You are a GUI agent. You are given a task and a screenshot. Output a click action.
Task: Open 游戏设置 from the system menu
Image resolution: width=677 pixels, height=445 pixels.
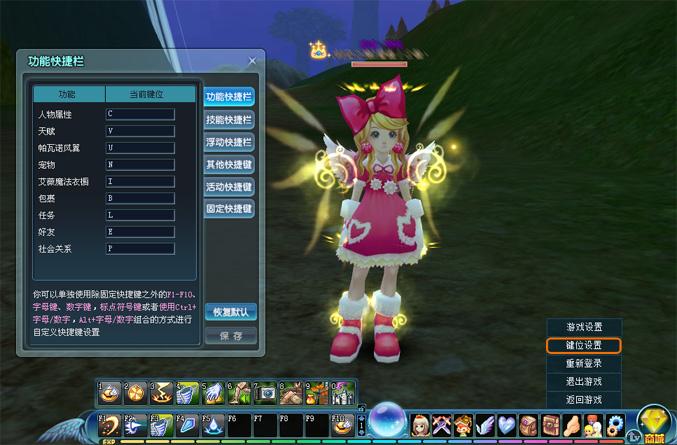pyautogui.click(x=584, y=327)
